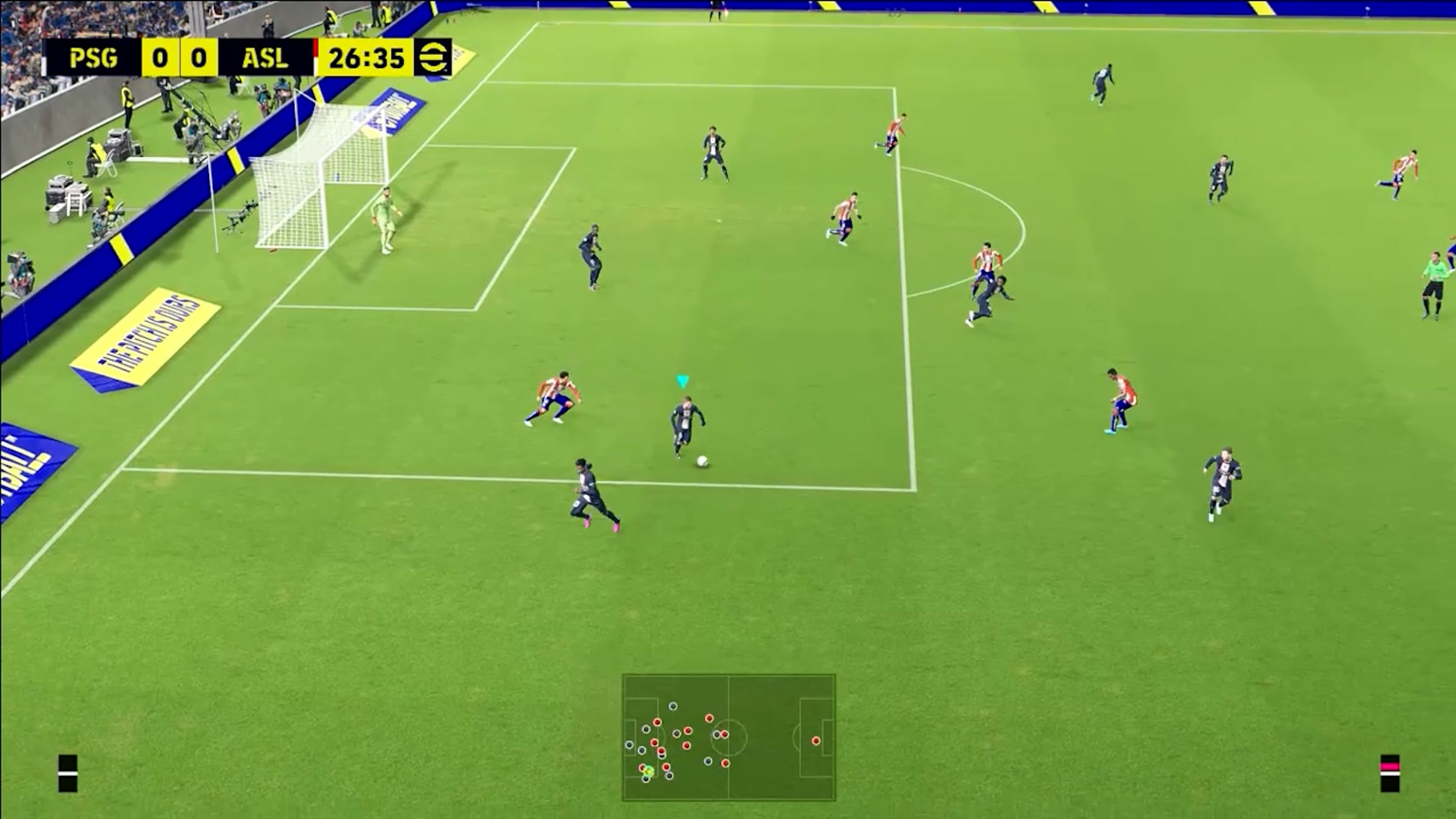Click the pitch radar minimap
This screenshot has height=819, width=1456.
729,737
